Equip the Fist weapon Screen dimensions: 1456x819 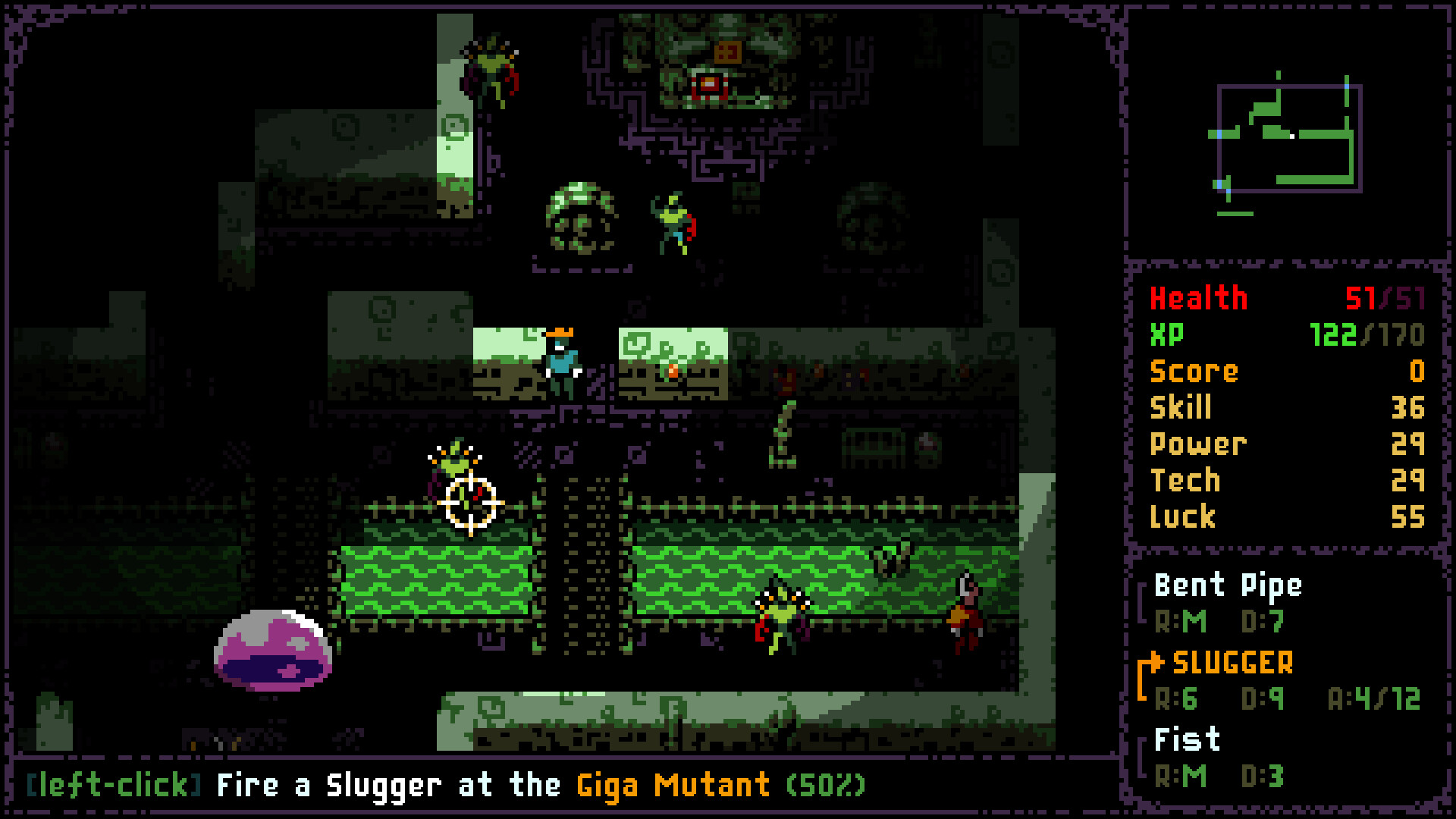1187,739
